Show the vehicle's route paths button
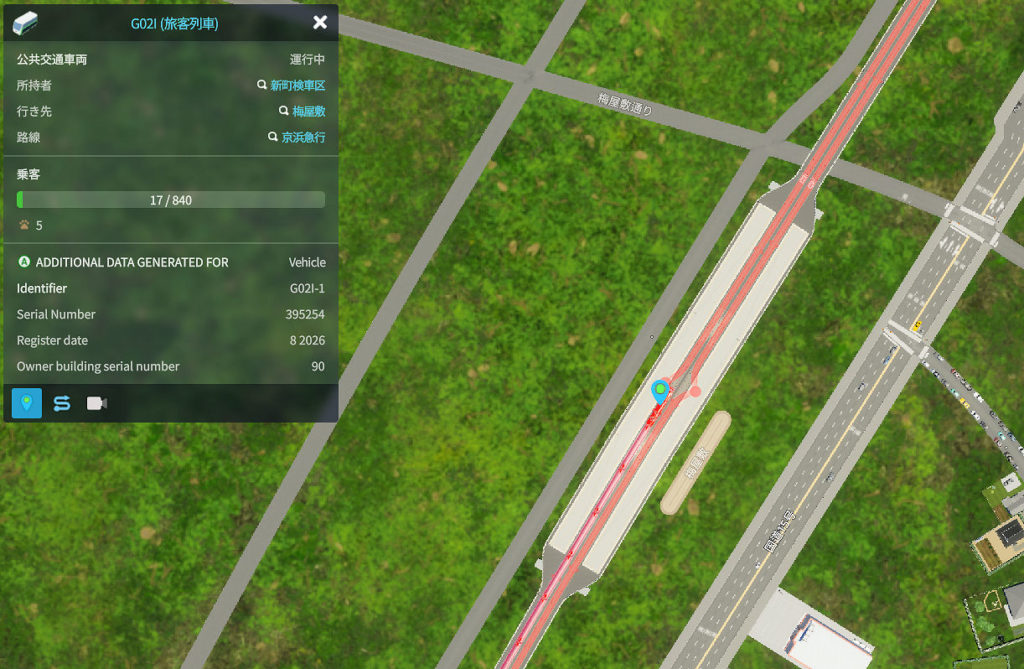Image resolution: width=1024 pixels, height=669 pixels. [x=61, y=403]
